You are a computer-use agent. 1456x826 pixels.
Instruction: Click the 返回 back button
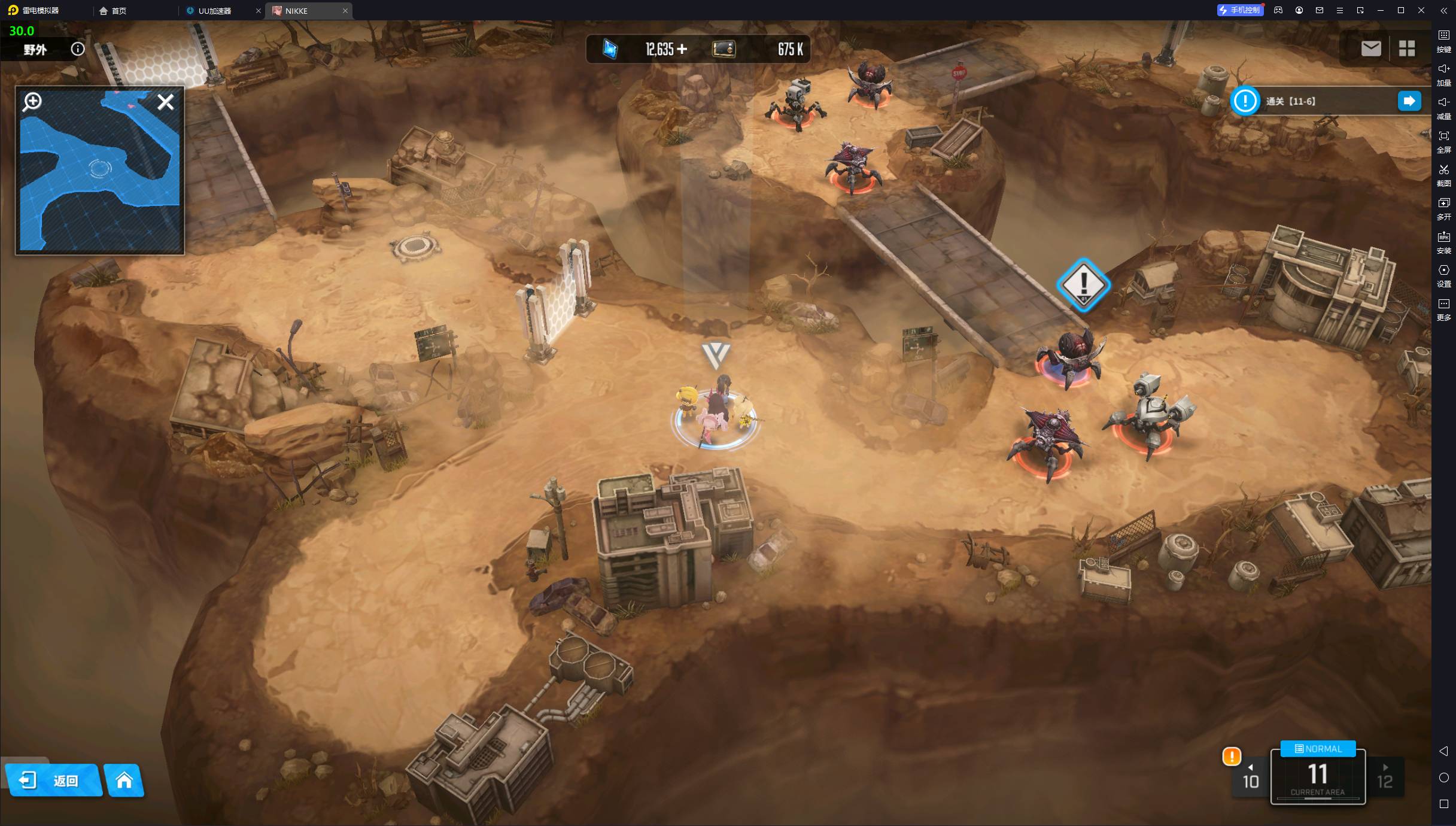(x=54, y=780)
